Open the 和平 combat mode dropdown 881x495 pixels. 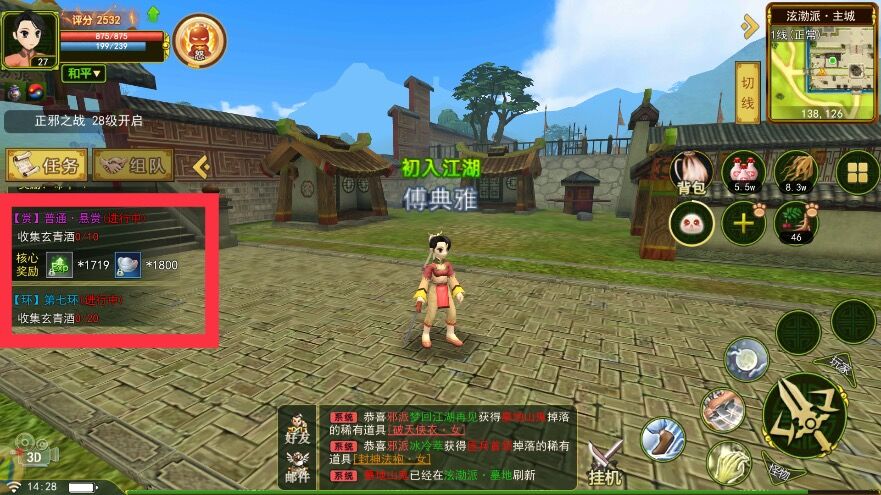[x=84, y=73]
